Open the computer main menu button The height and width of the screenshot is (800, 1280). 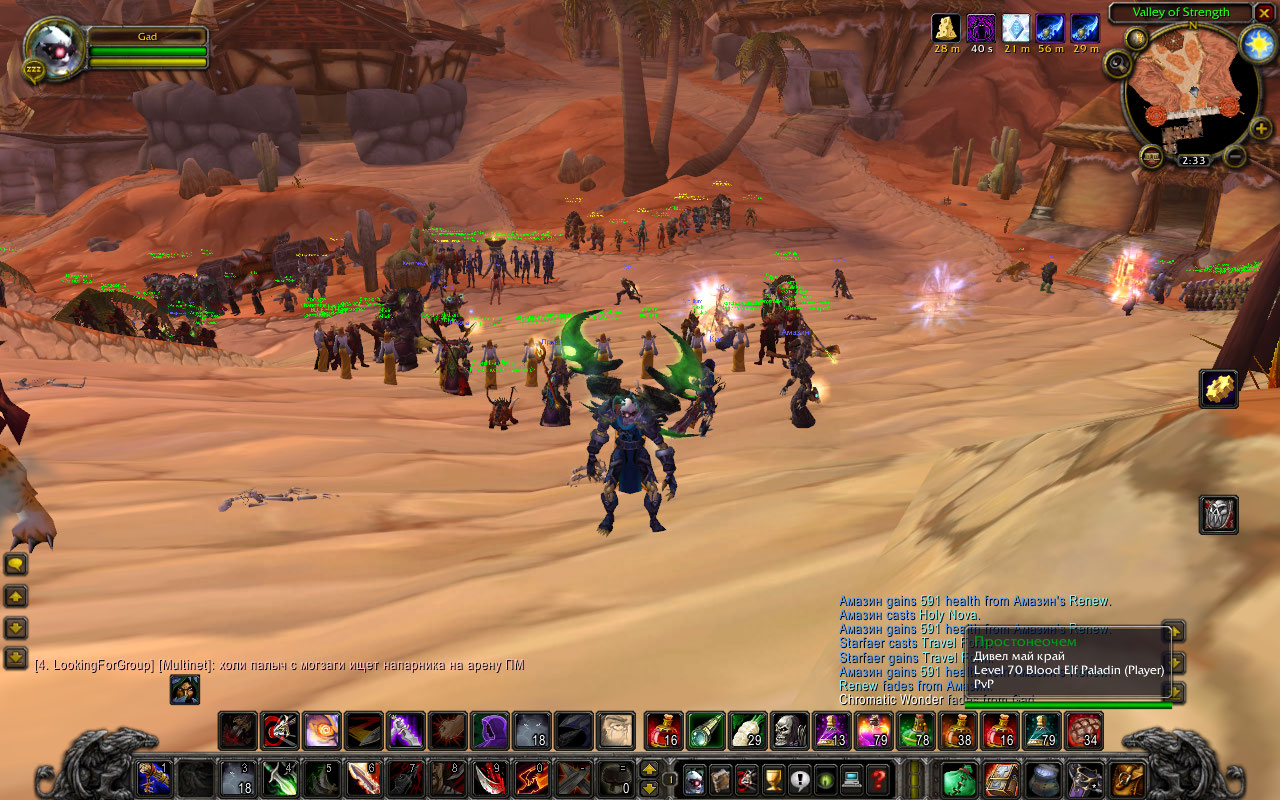pyautogui.click(x=852, y=779)
